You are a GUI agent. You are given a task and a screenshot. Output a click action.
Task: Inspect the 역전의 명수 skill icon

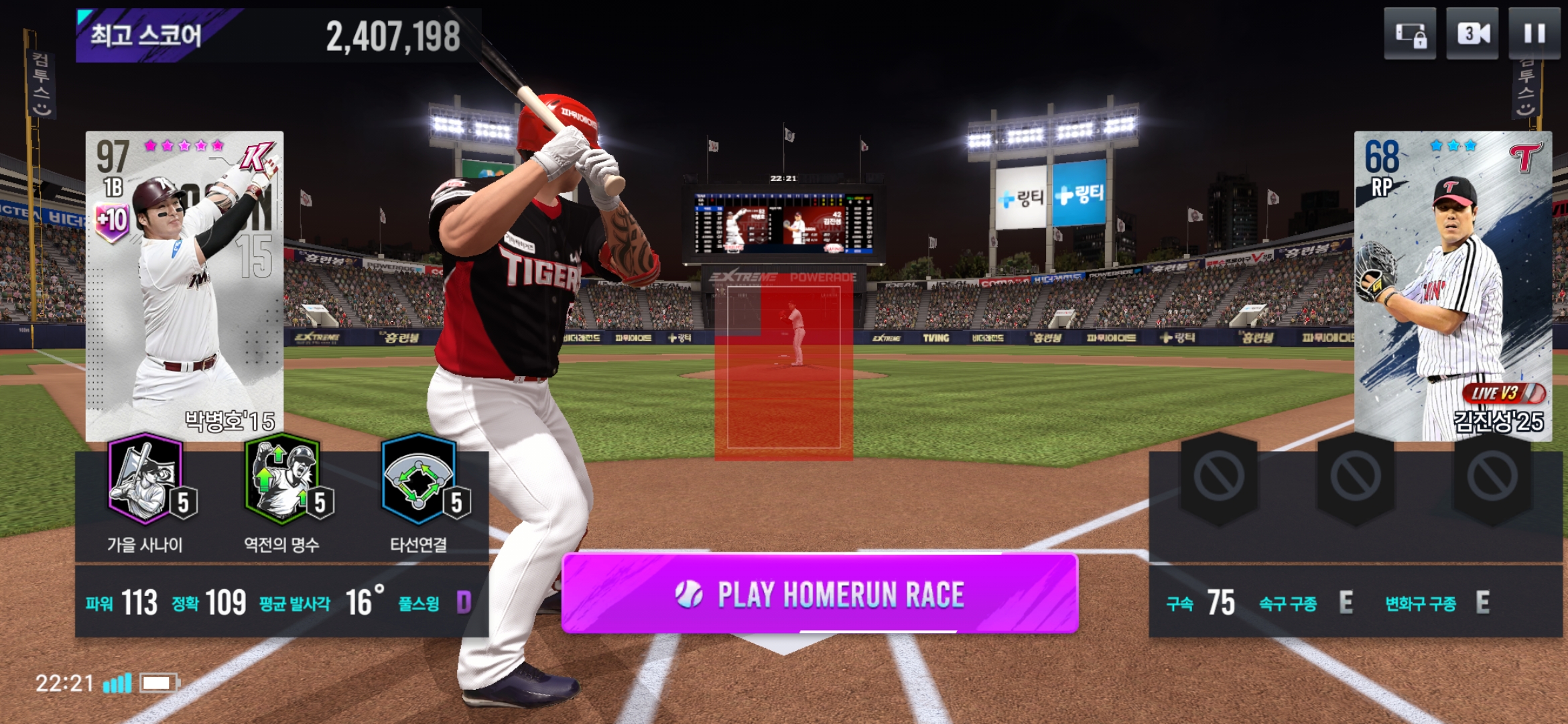[x=283, y=480]
